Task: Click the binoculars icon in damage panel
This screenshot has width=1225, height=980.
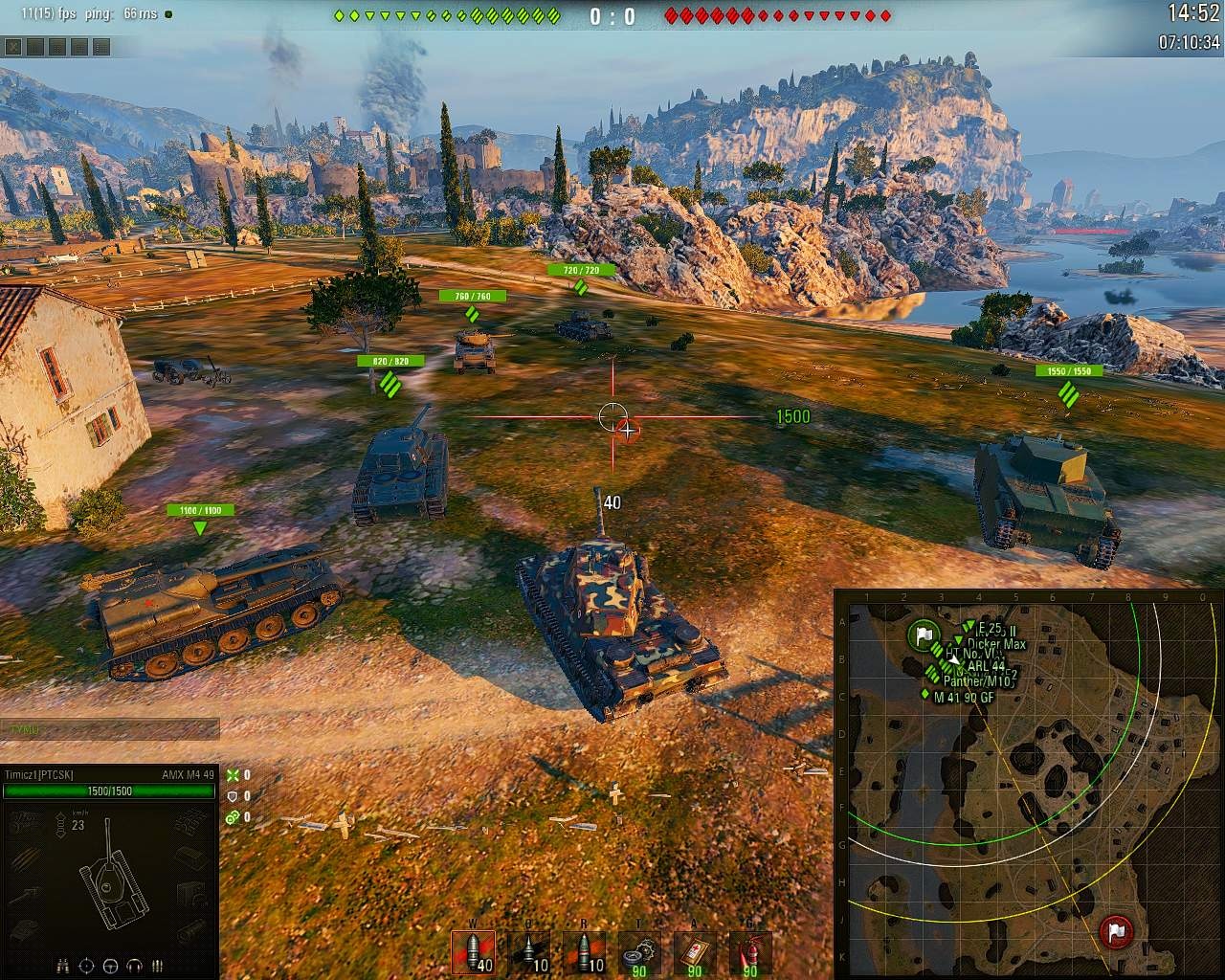Action: point(63,965)
